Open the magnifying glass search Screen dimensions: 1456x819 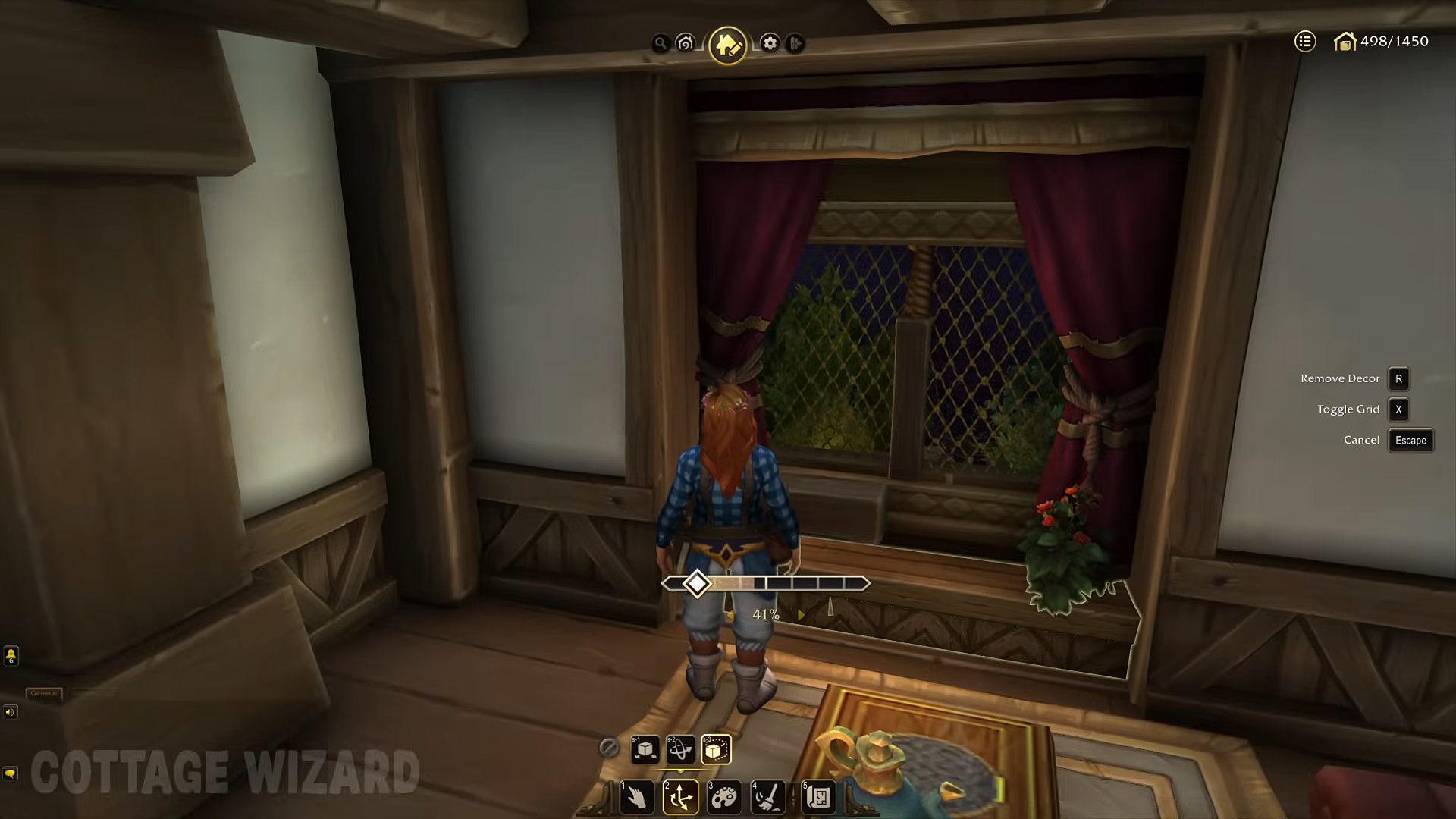(661, 43)
